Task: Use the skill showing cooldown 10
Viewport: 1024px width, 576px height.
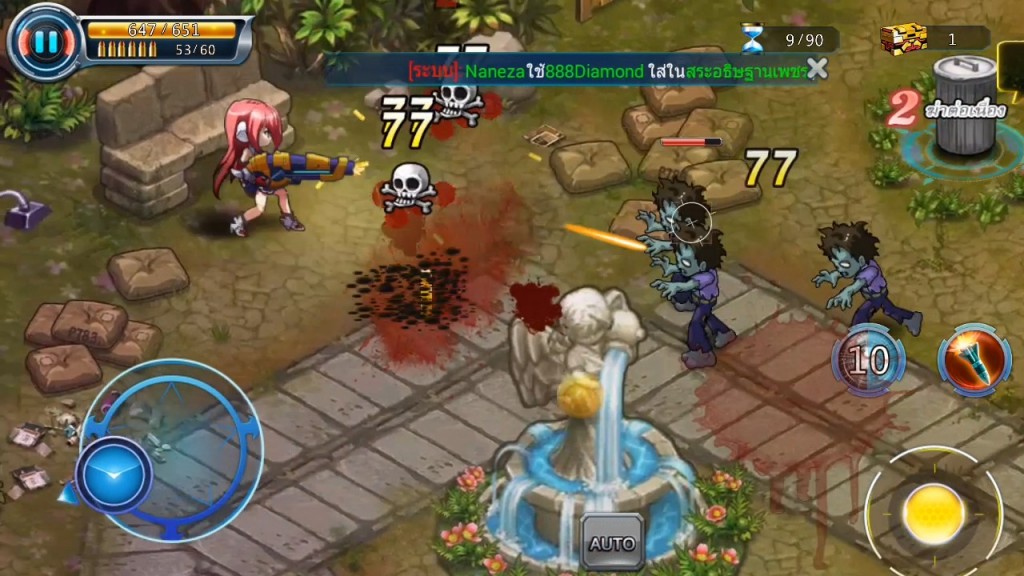Action: pos(868,360)
